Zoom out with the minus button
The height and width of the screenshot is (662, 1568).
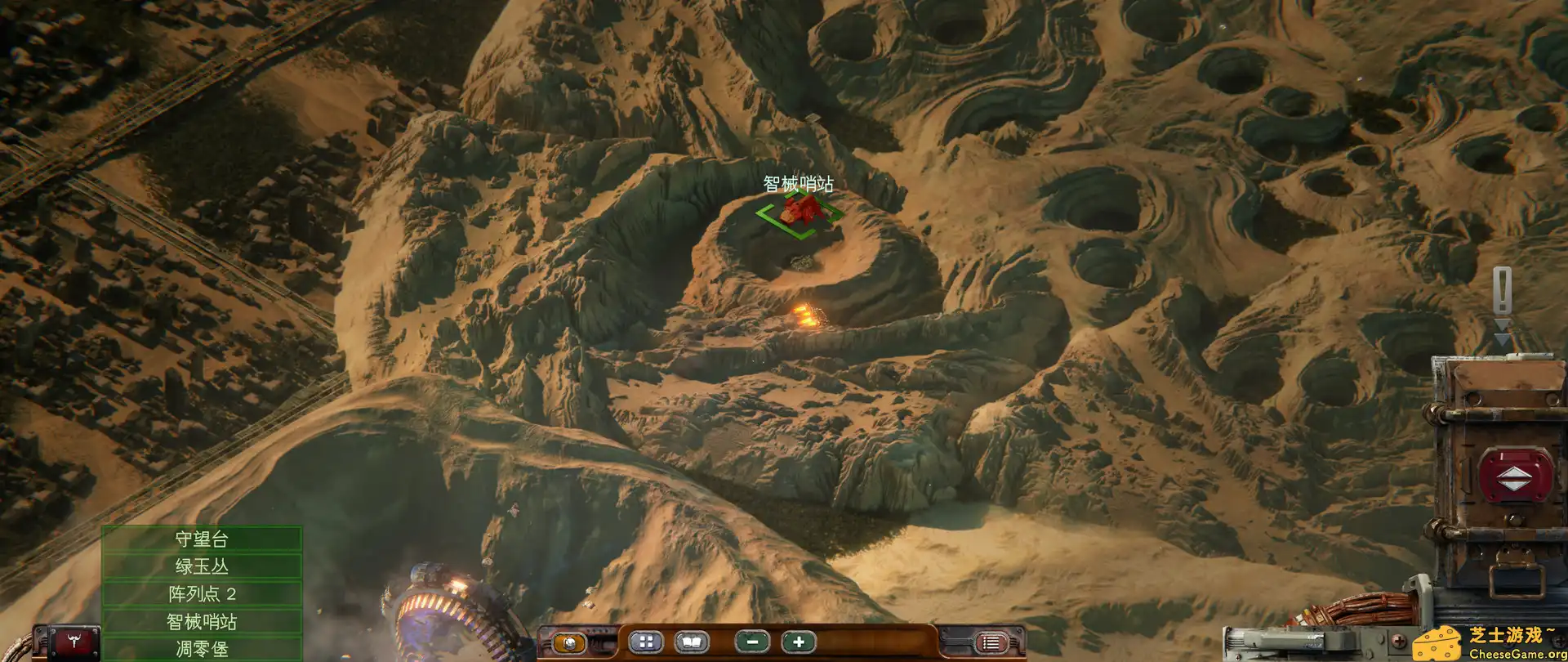pos(753,642)
